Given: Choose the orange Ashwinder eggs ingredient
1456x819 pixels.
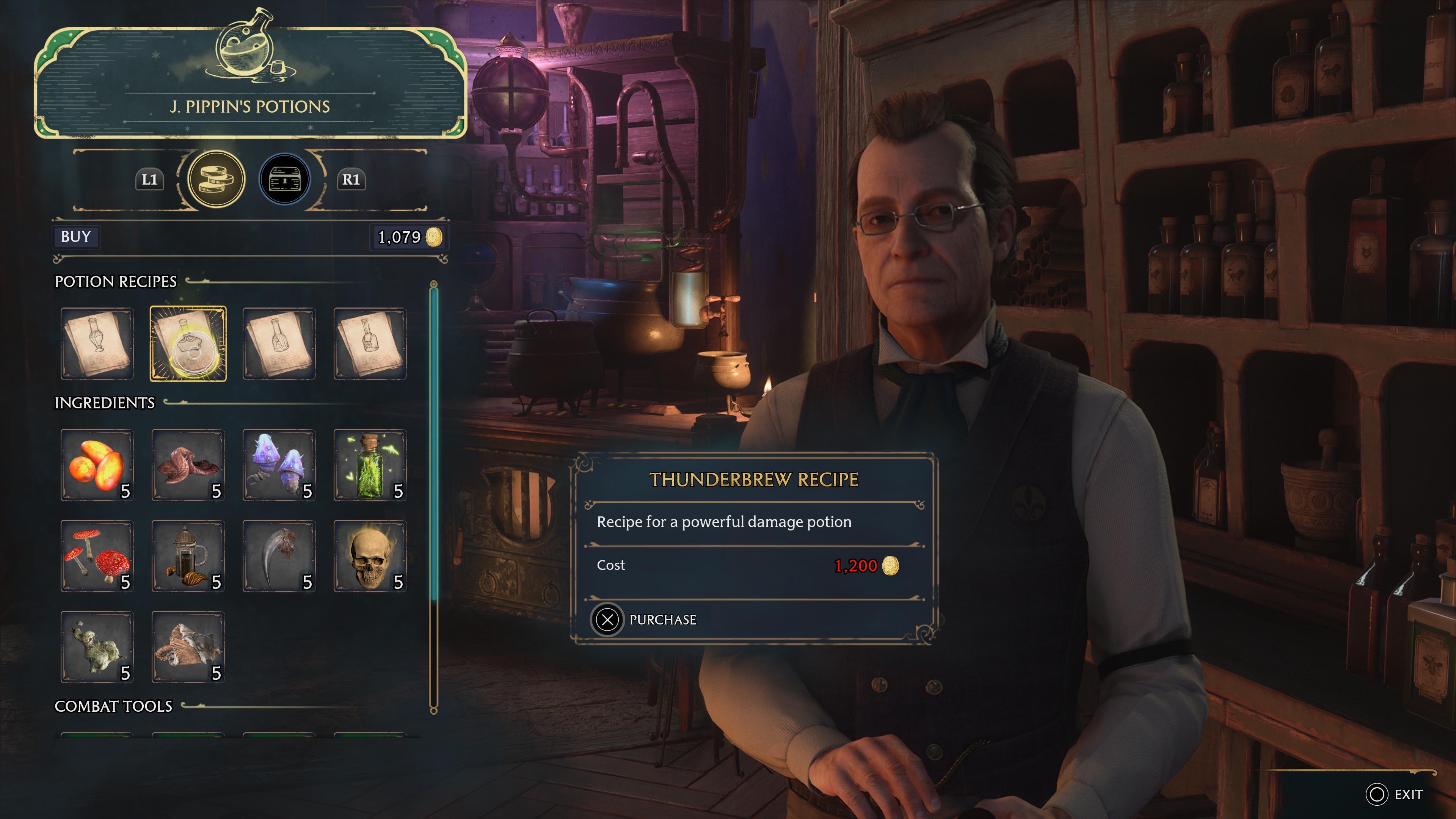Looking at the screenshot, I should (x=97, y=464).
